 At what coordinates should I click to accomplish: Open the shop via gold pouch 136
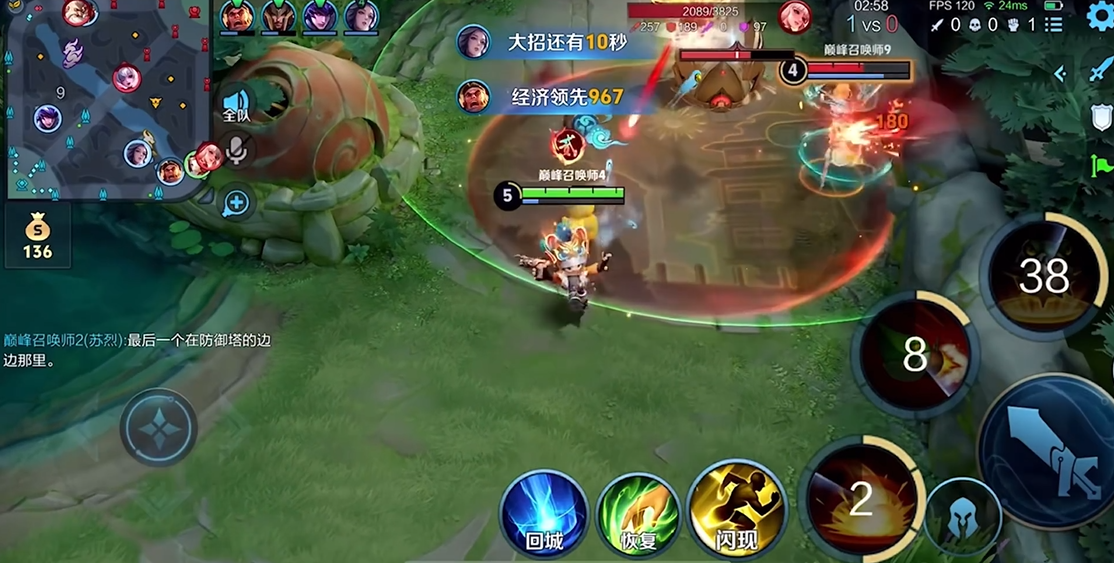point(37,238)
